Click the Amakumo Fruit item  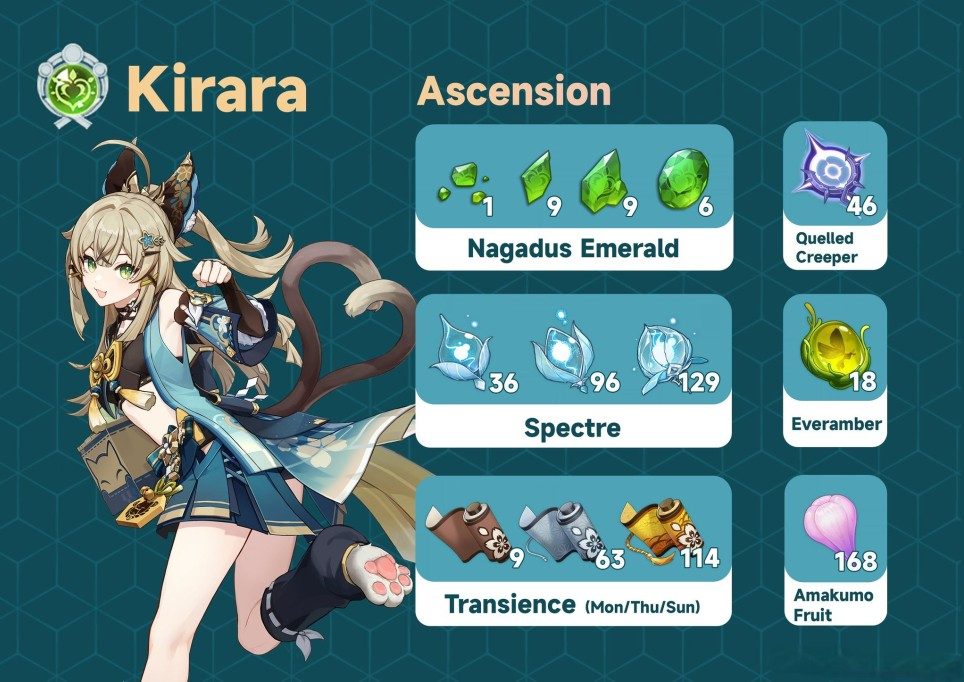pos(834,548)
